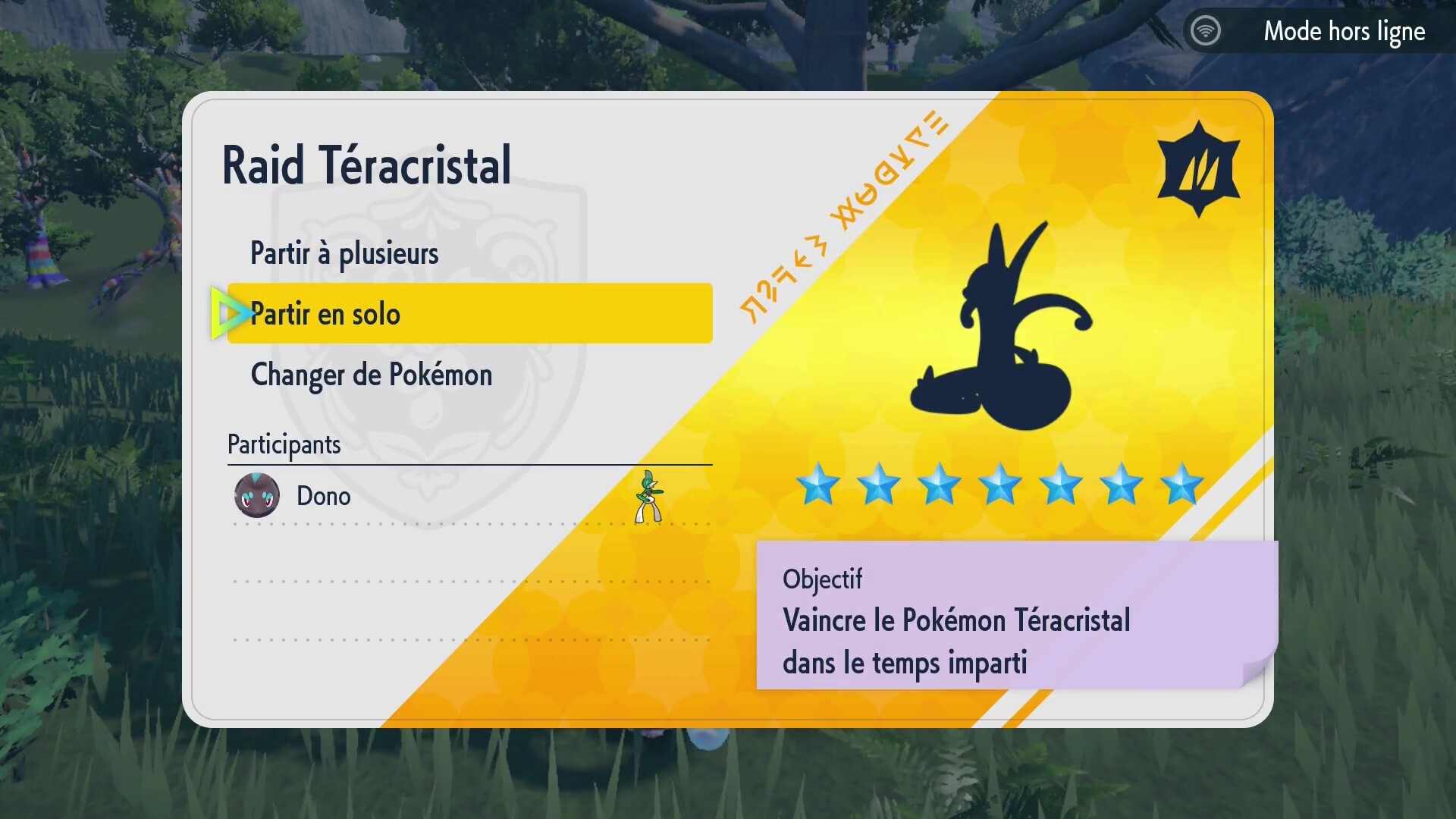
Task: Select the Gallade partner sprite
Action: pos(651,497)
